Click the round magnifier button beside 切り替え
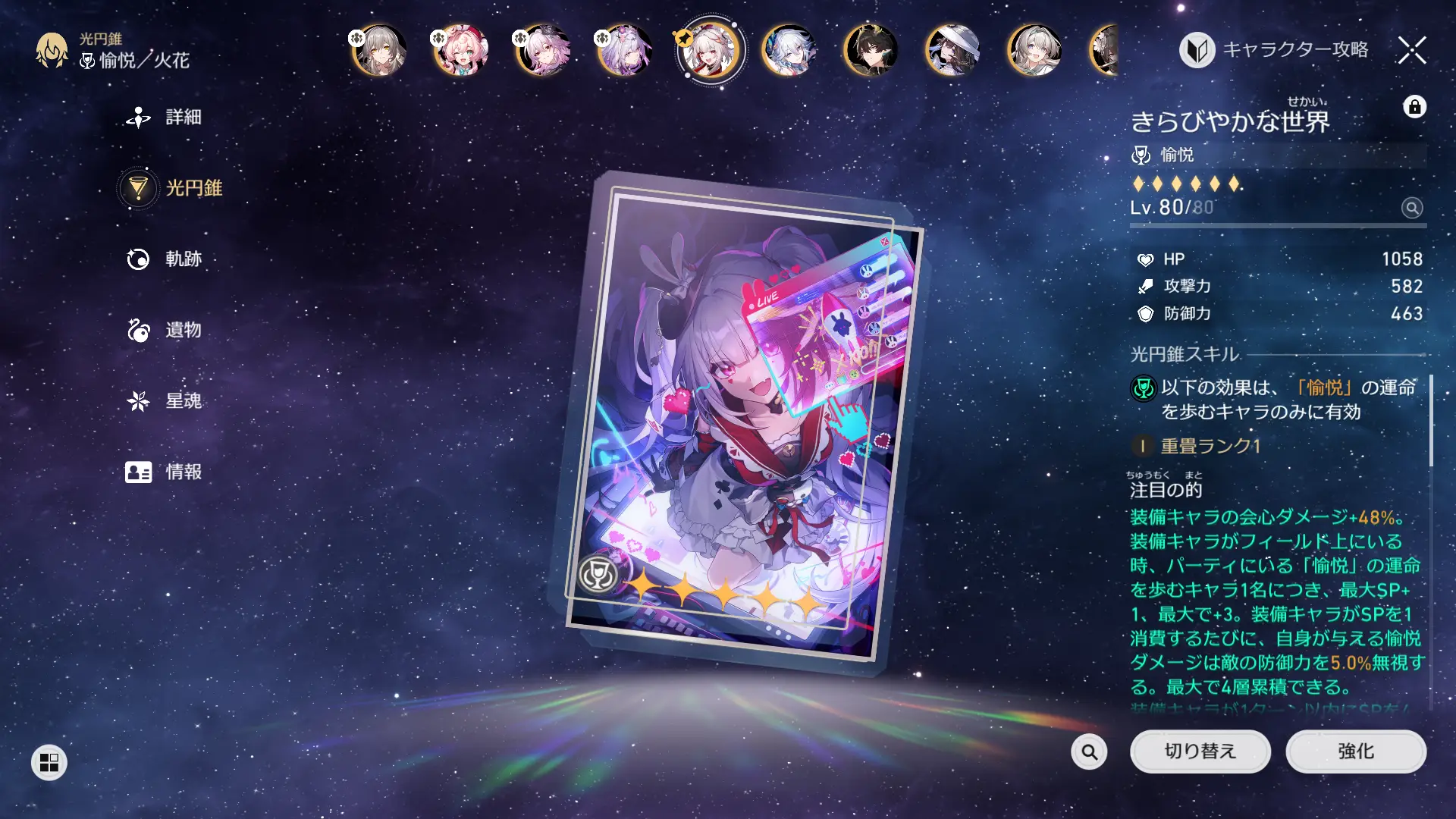 click(x=1089, y=752)
